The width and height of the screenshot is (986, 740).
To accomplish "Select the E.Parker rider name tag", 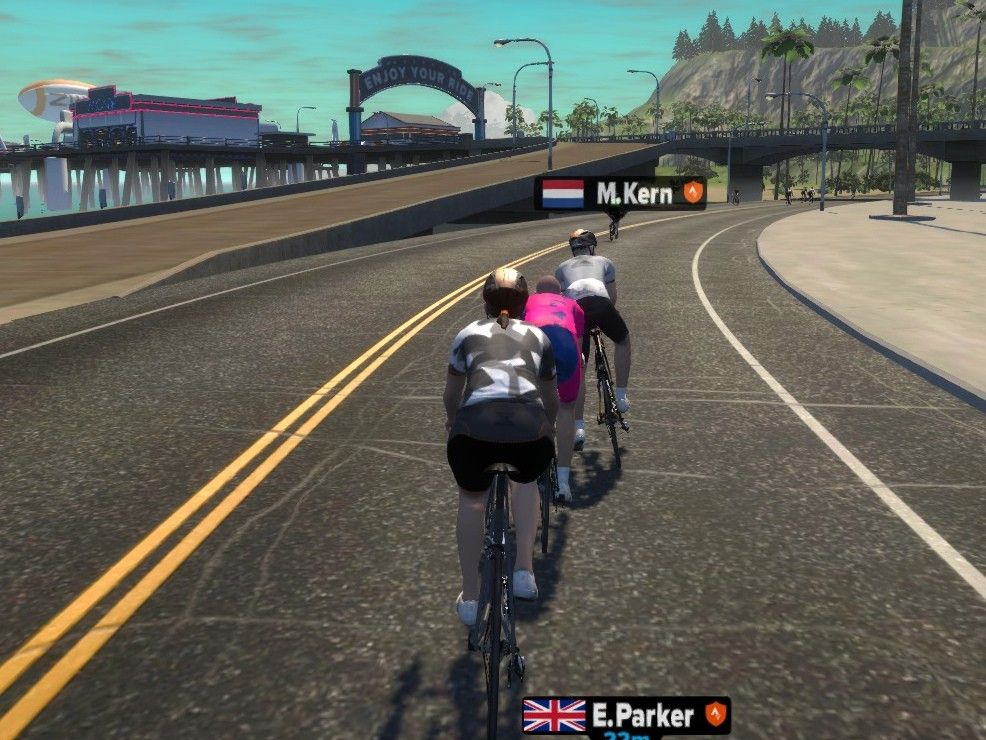I will pos(626,715).
